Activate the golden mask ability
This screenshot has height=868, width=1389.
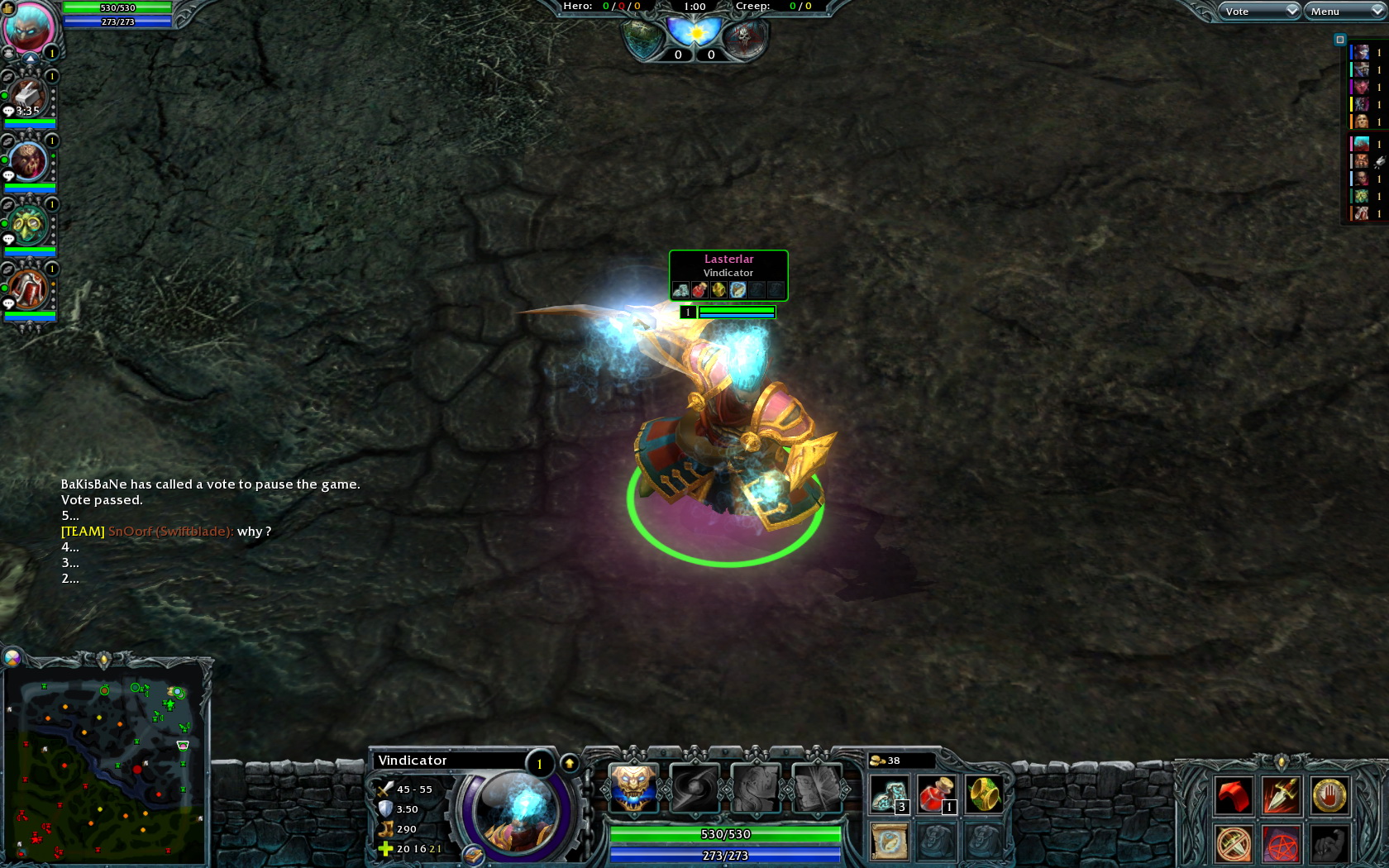[x=633, y=787]
